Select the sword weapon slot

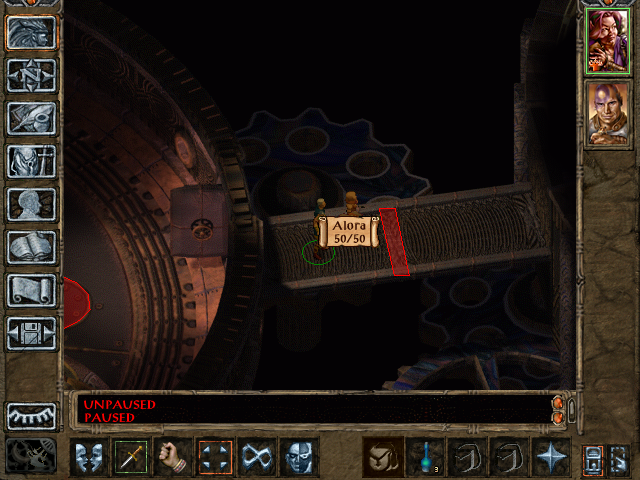[x=130, y=457]
